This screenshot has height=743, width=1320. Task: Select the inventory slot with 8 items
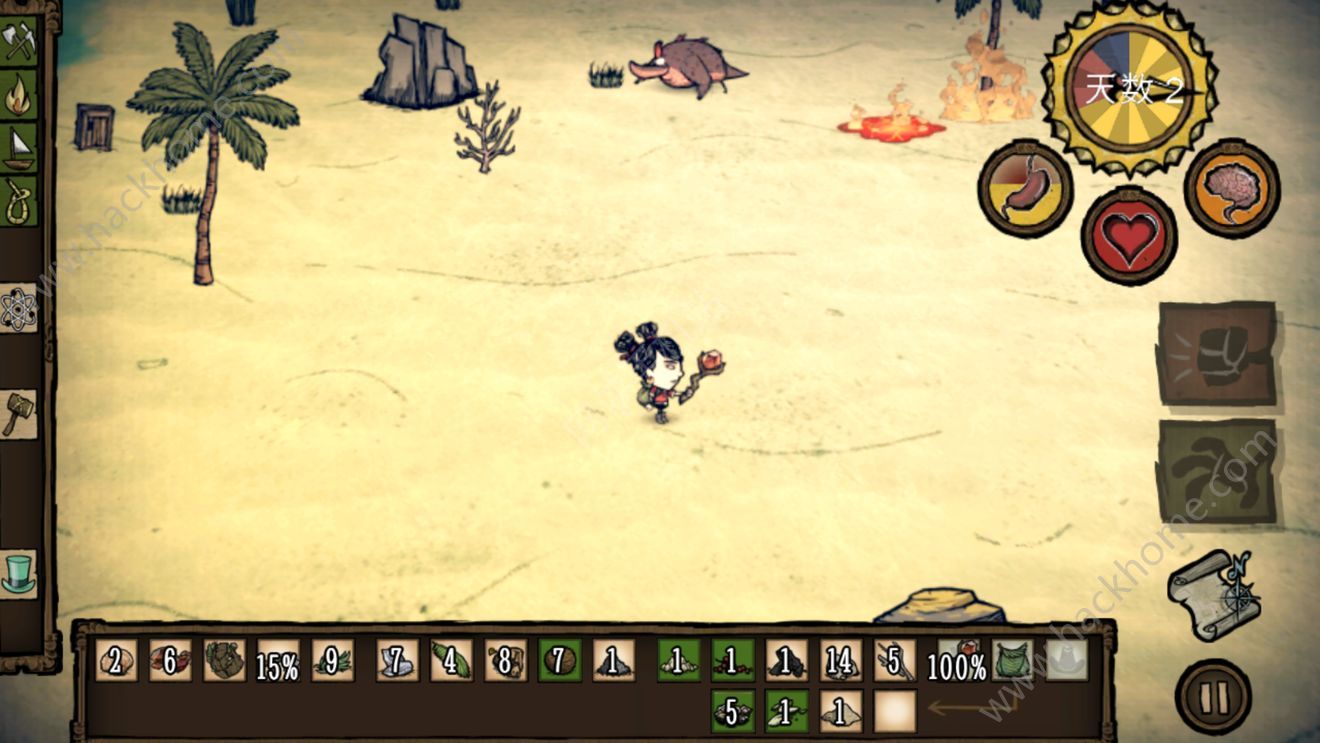(x=505, y=661)
